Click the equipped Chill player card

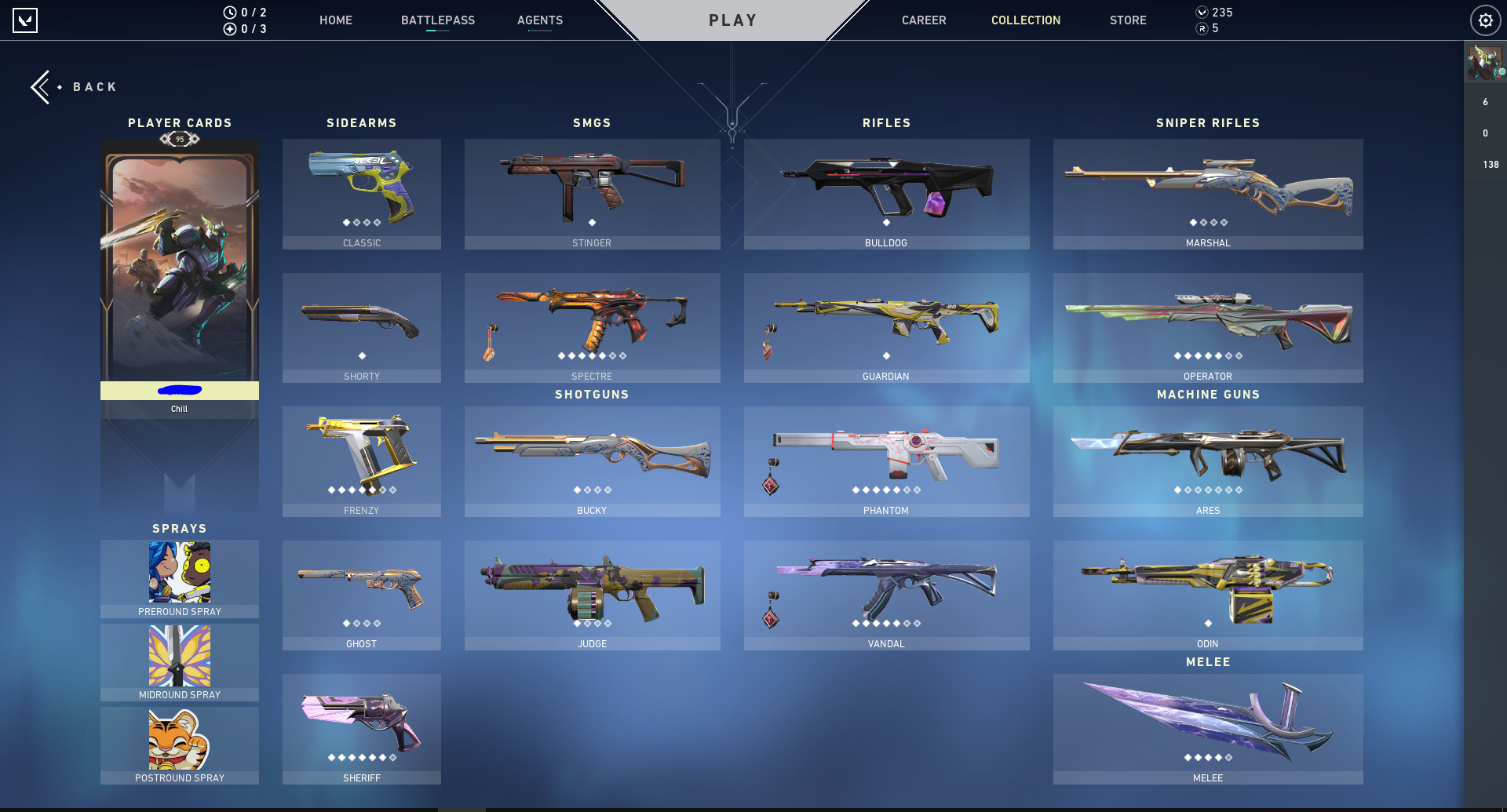pyautogui.click(x=179, y=275)
